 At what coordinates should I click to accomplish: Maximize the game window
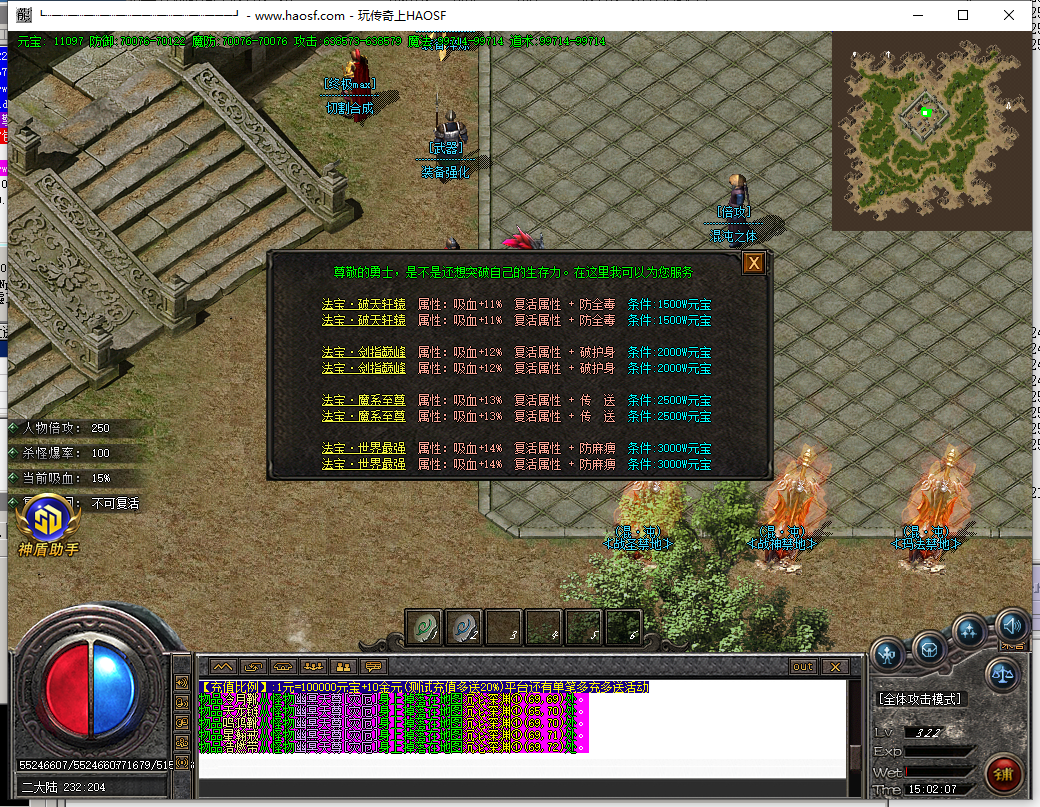[x=963, y=15]
